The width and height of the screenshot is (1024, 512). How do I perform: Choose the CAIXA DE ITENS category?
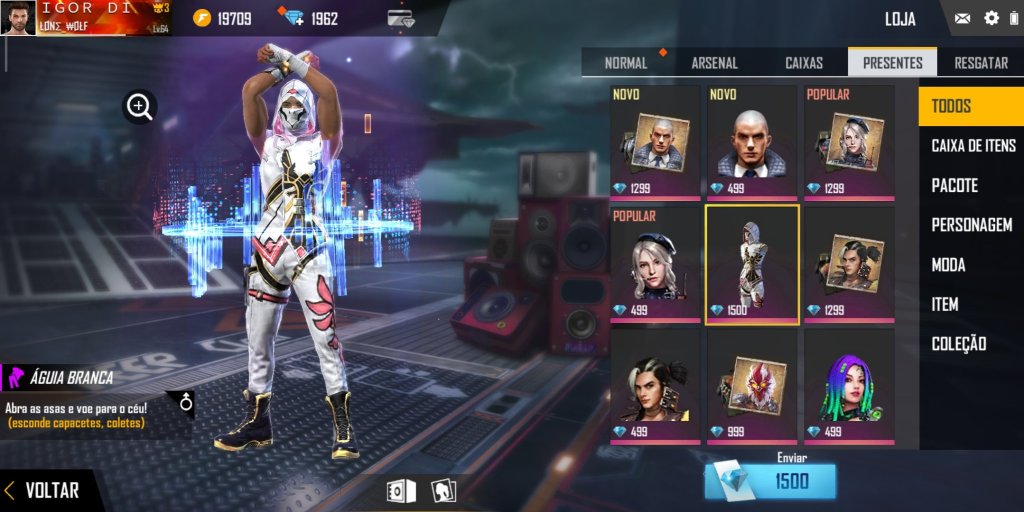point(973,146)
